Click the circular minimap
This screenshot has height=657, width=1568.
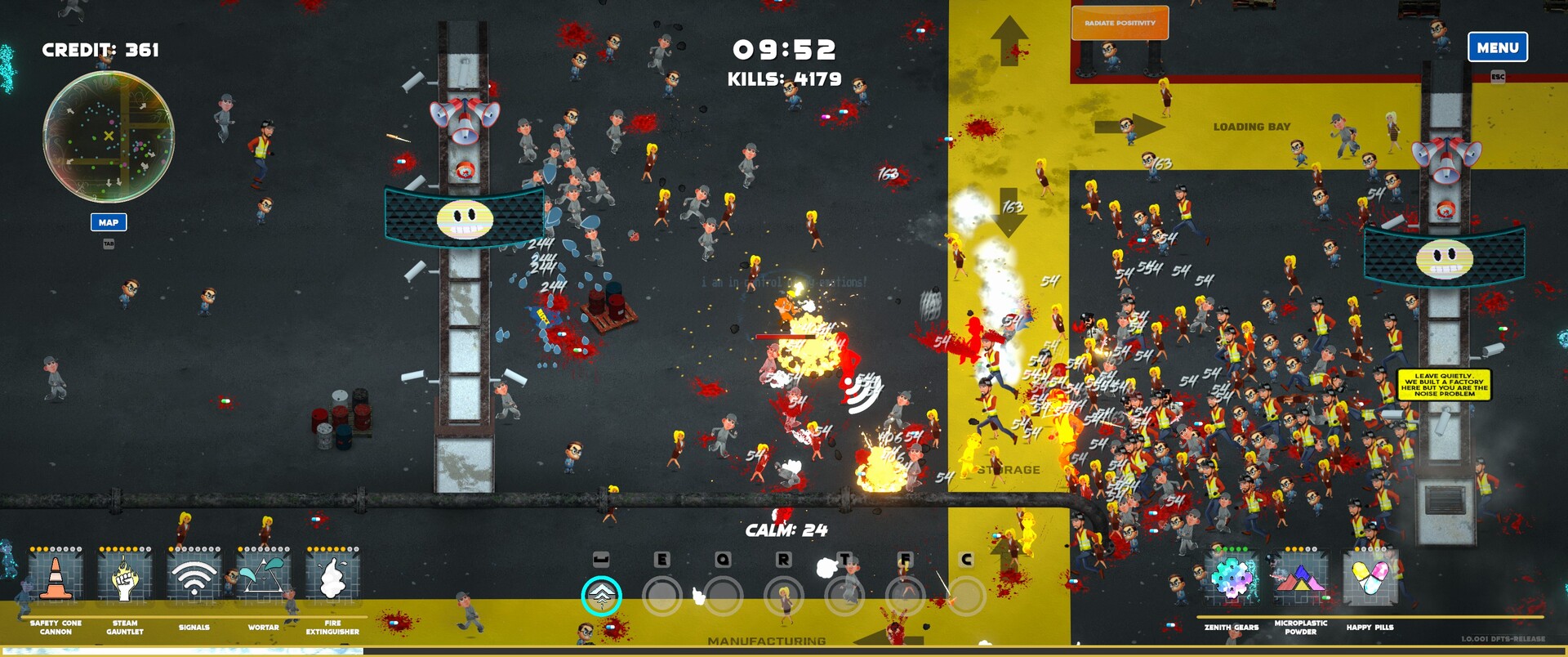coord(109,136)
